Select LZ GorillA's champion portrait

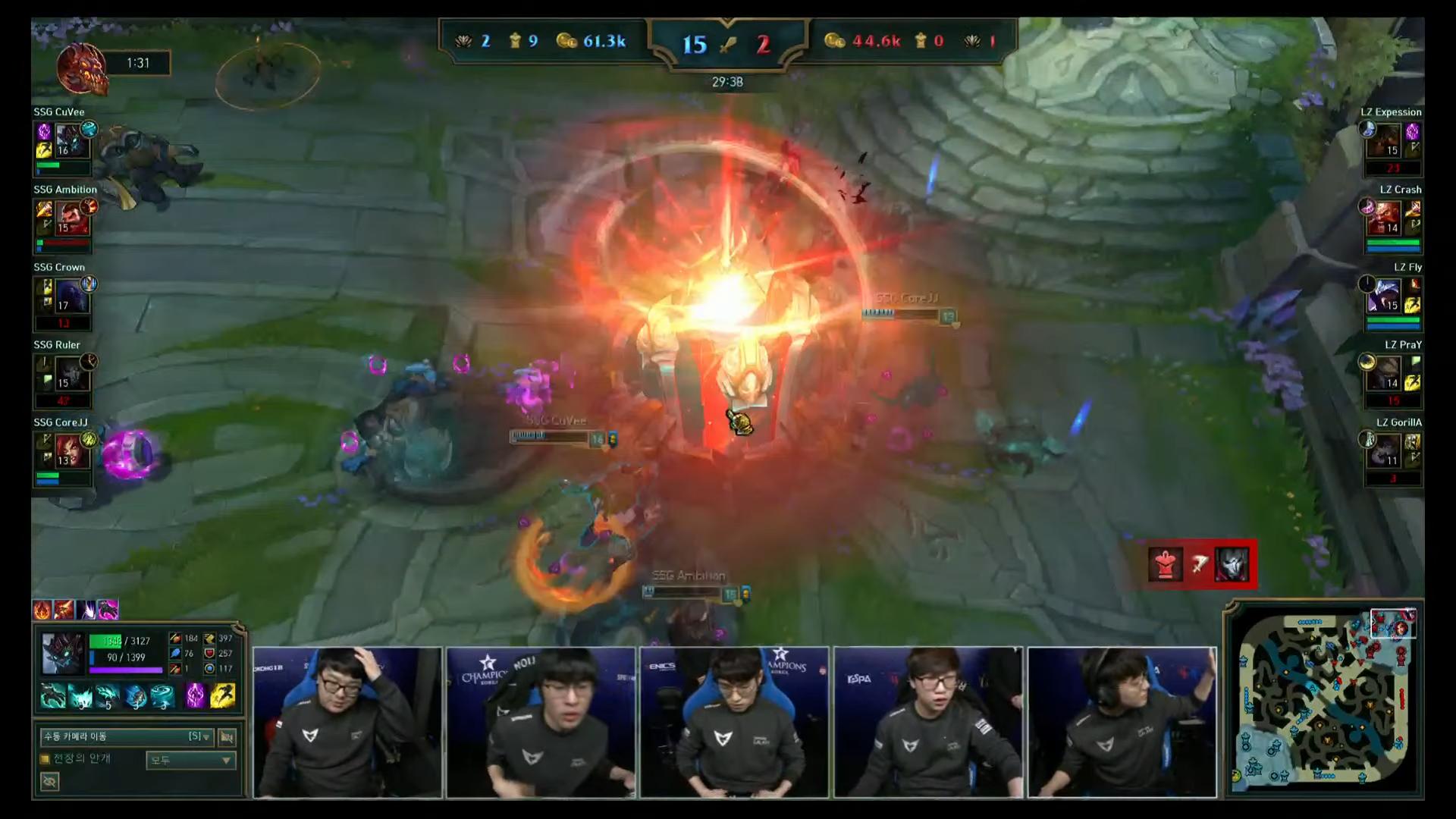[x=1385, y=451]
